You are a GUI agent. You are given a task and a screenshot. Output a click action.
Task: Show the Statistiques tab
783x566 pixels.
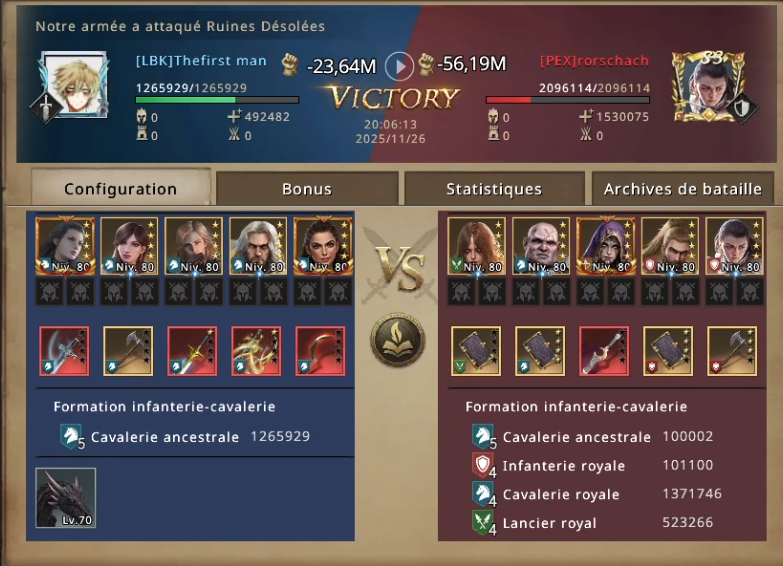click(494, 188)
